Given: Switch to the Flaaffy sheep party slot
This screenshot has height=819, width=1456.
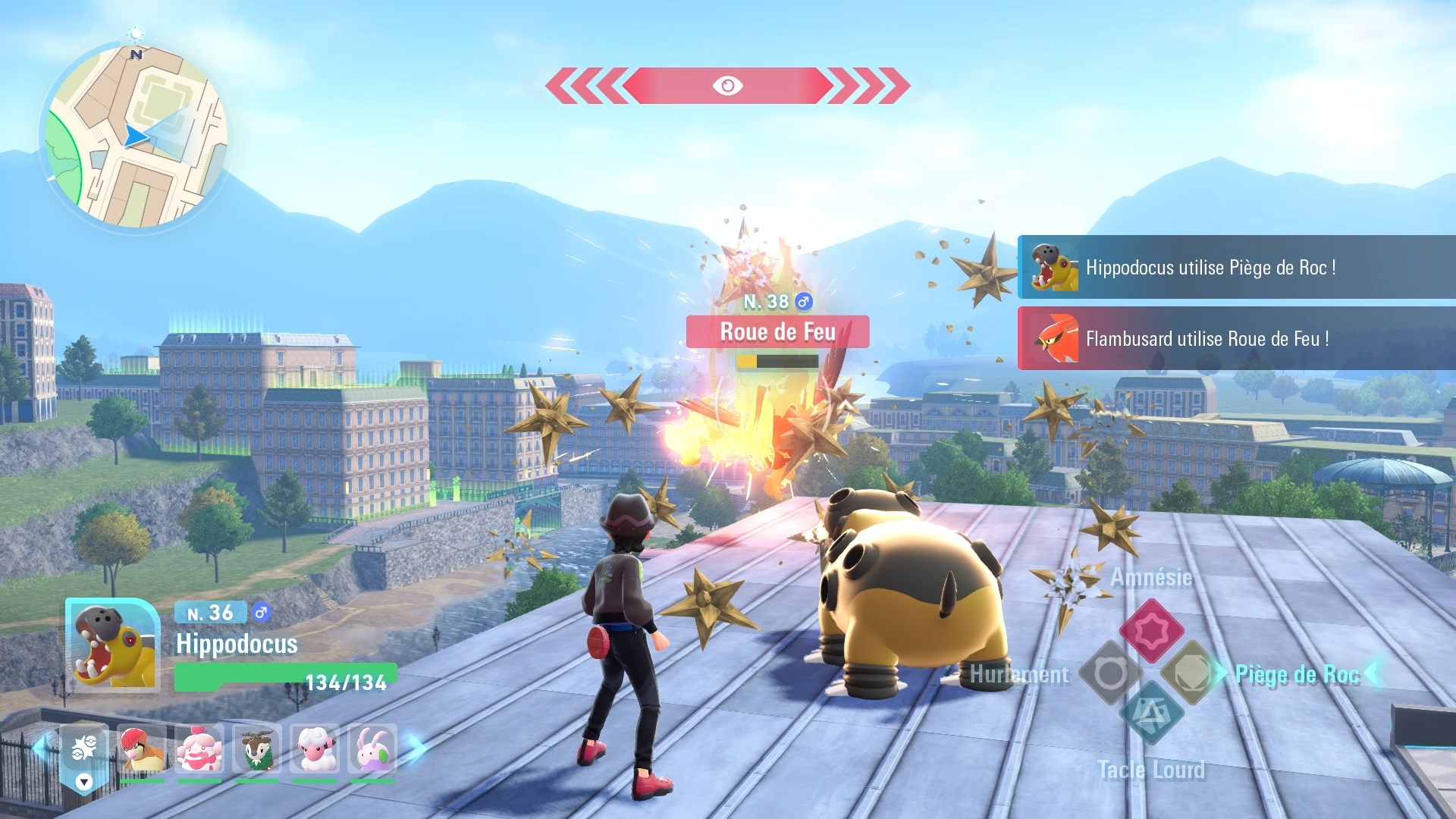Looking at the screenshot, I should (x=315, y=749).
